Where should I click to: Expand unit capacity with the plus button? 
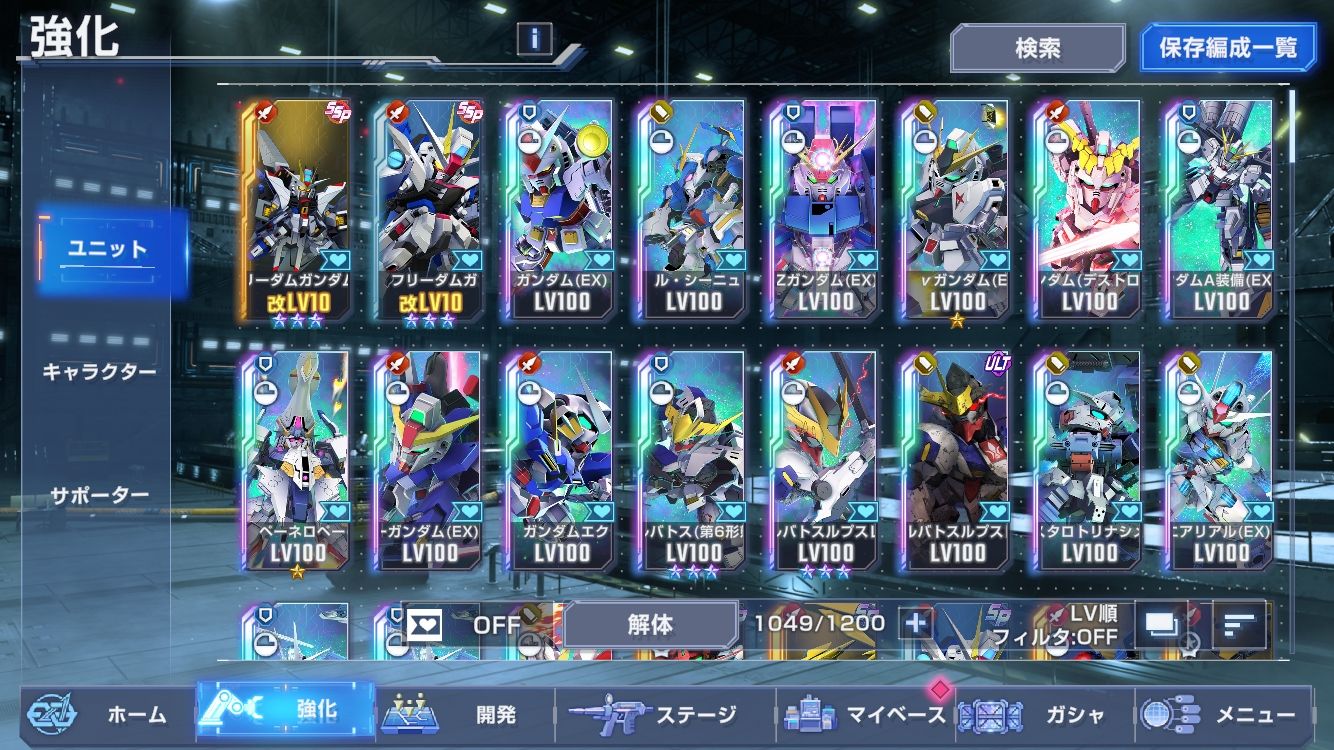click(x=915, y=624)
